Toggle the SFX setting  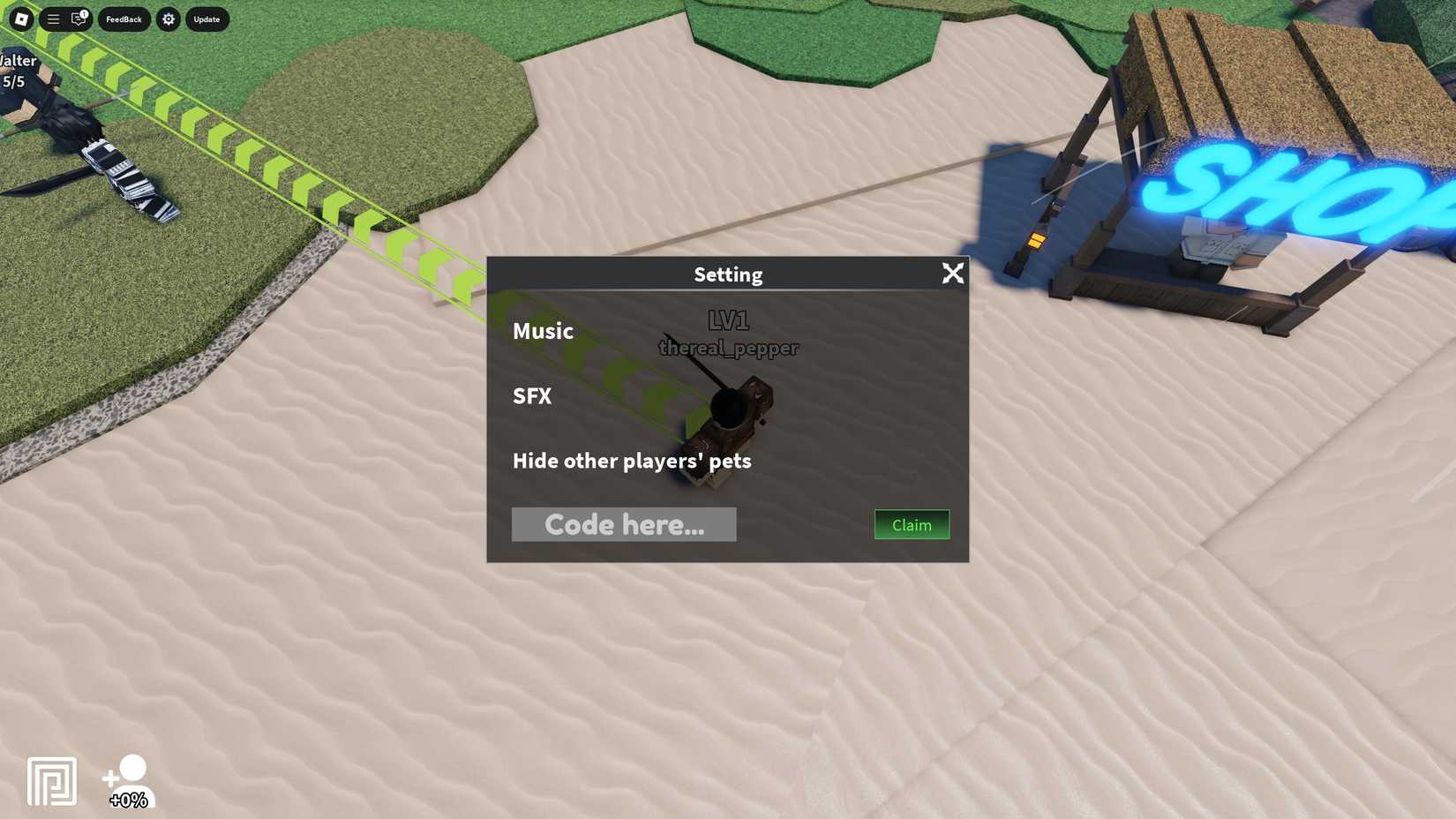tap(532, 396)
